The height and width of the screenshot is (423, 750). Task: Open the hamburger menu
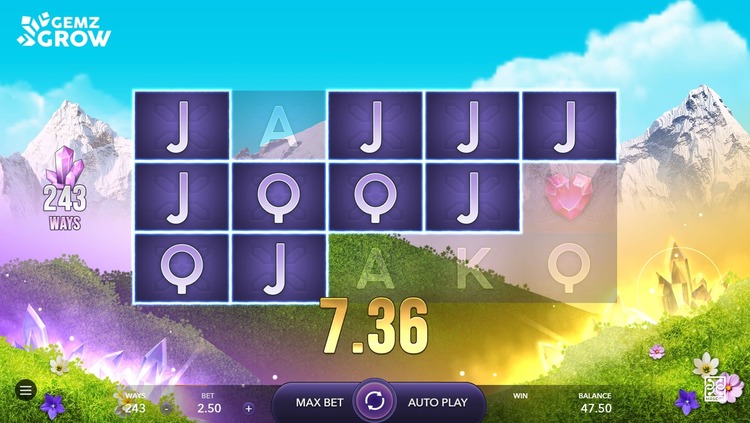[26, 390]
